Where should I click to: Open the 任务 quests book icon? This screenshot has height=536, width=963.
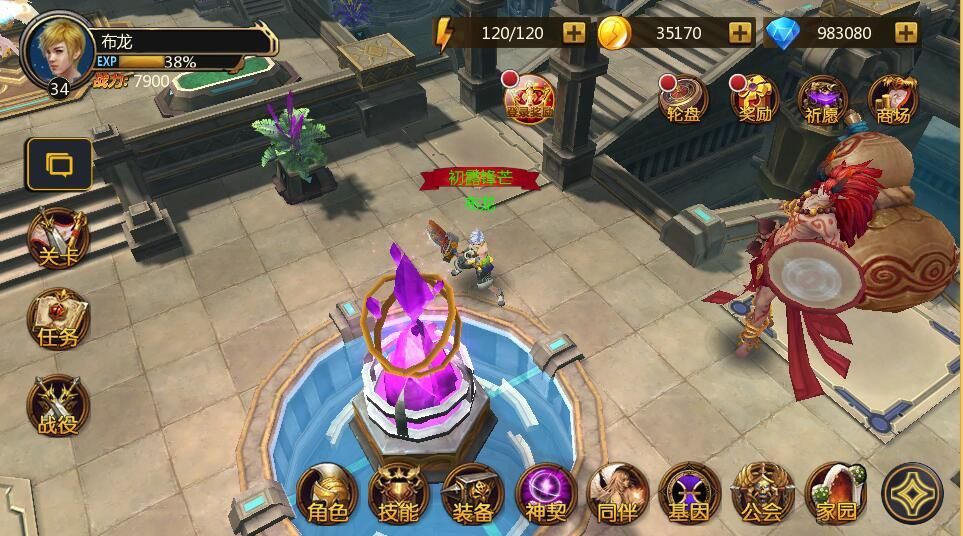click(x=58, y=320)
